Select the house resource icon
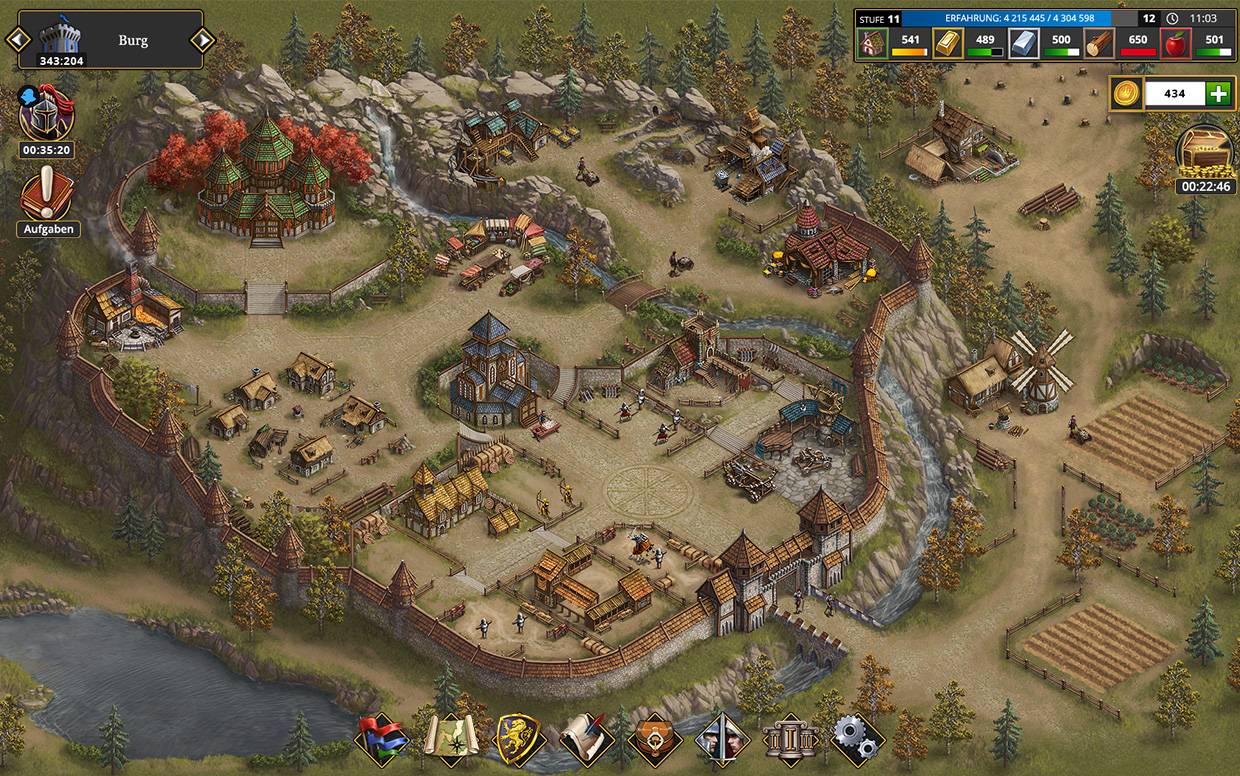Image resolution: width=1240 pixels, height=776 pixels. click(873, 43)
